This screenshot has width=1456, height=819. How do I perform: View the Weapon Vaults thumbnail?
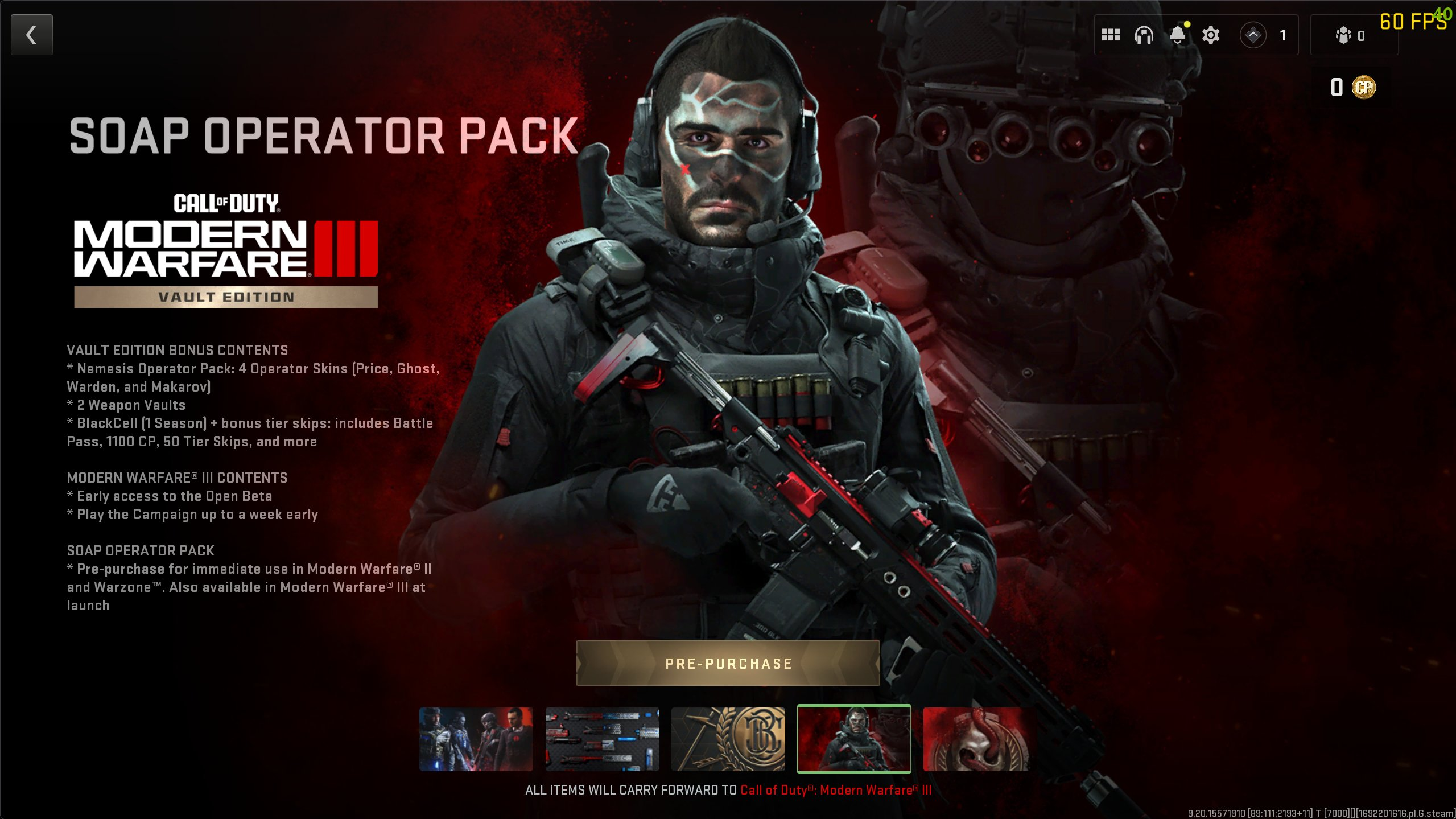(602, 739)
